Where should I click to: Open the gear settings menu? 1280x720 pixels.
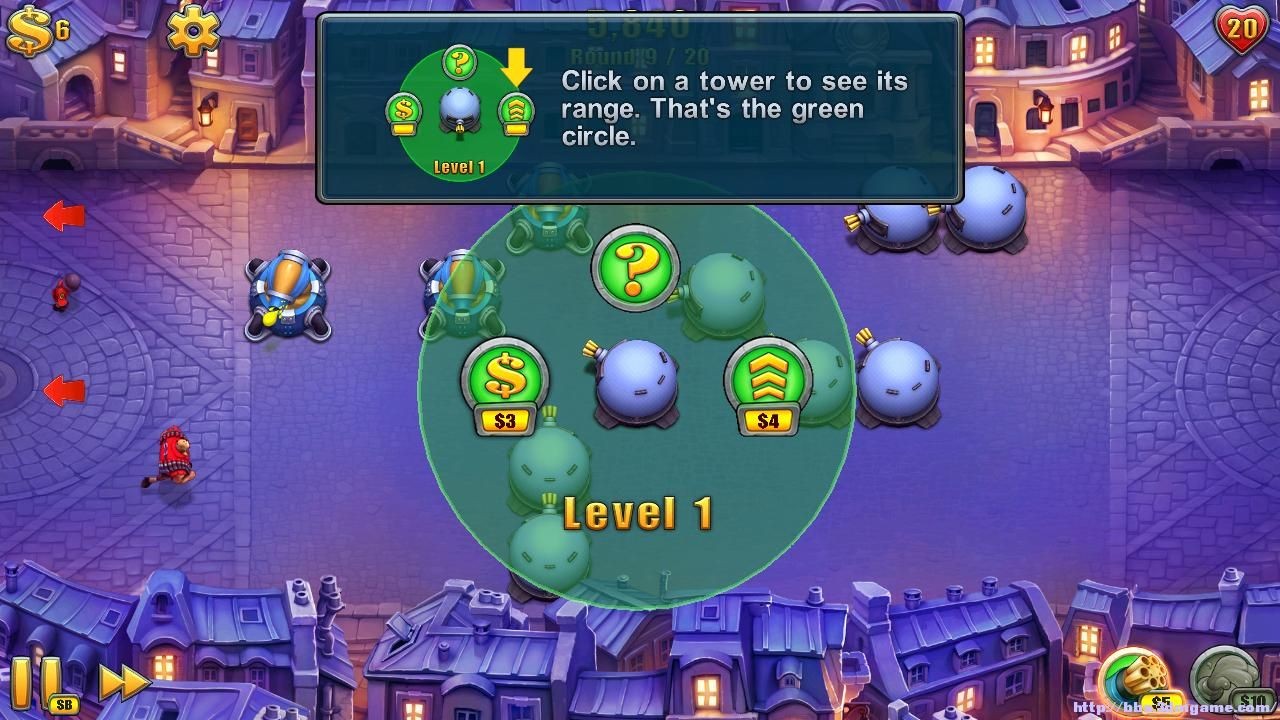click(193, 30)
